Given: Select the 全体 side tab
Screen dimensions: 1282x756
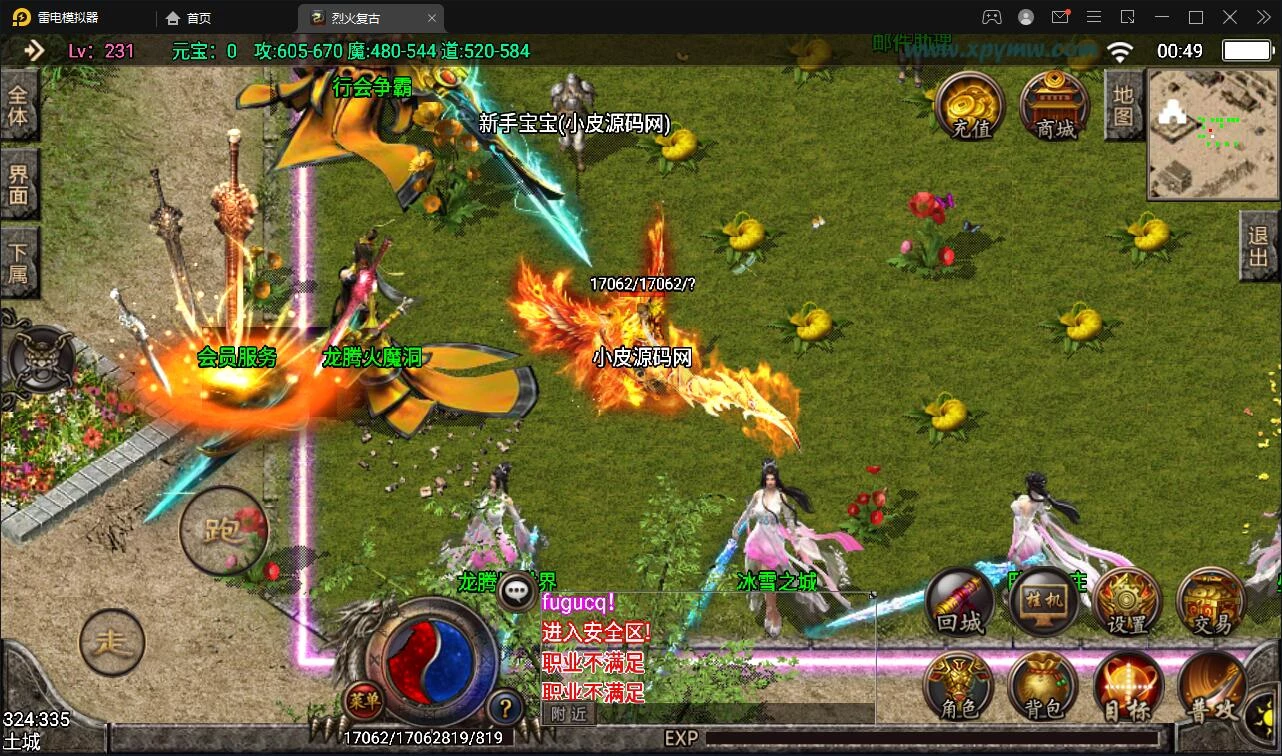Looking at the screenshot, I should 19,107.
